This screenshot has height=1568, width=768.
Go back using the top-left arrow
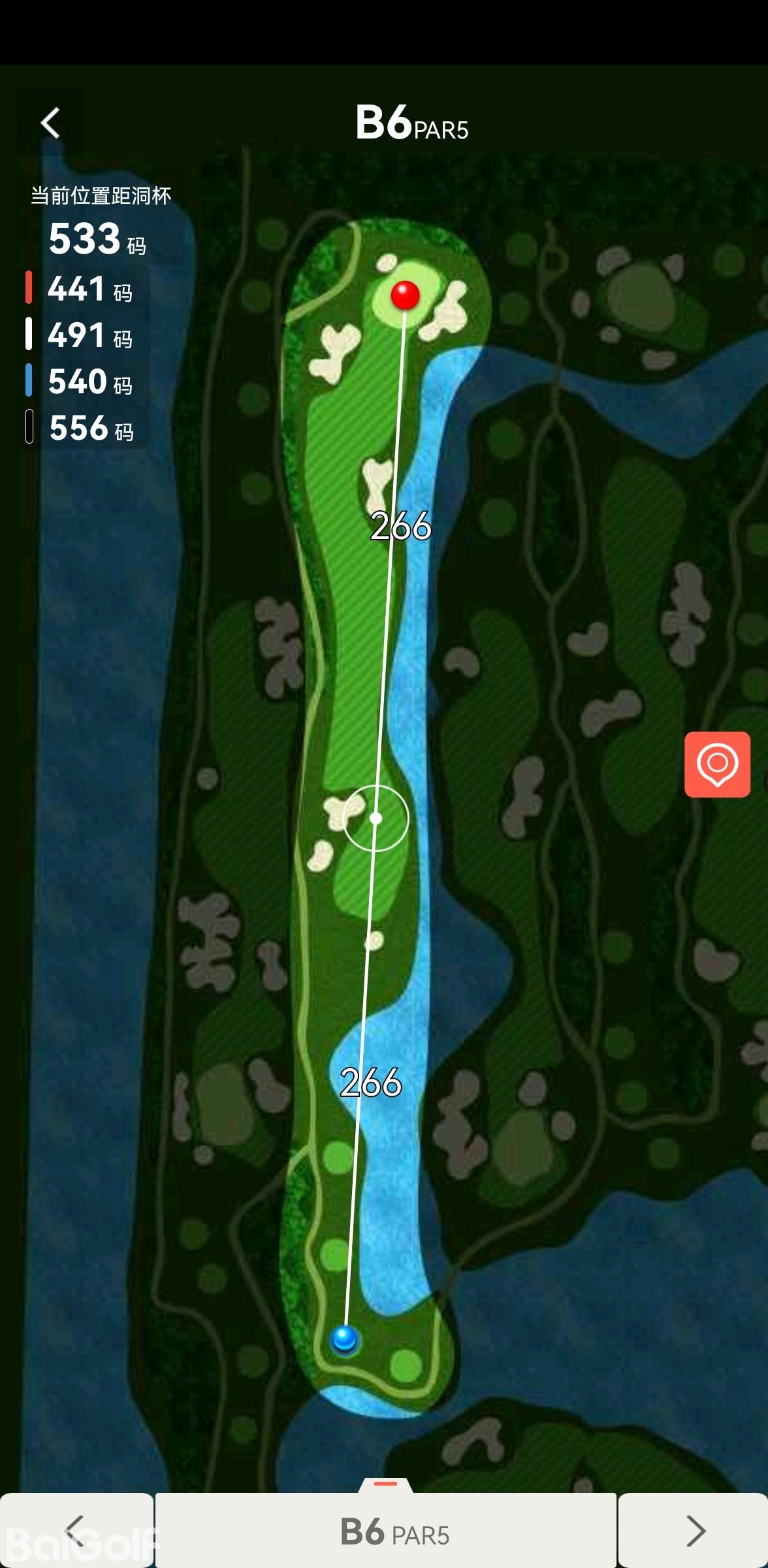pos(50,123)
